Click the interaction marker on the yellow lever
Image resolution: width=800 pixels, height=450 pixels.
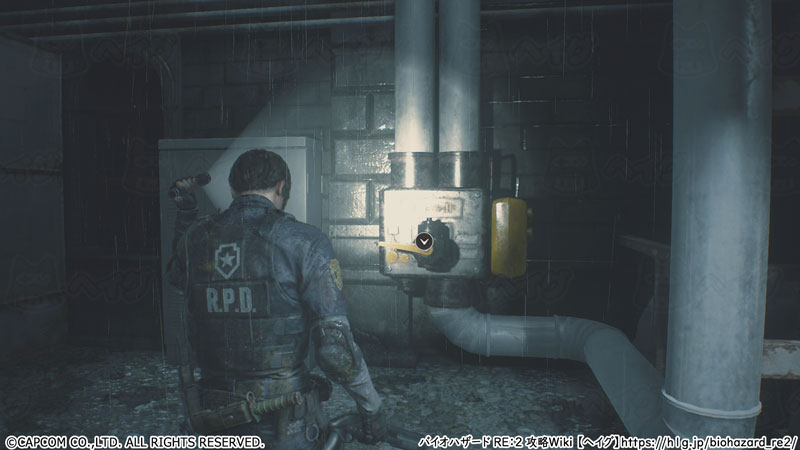425,240
